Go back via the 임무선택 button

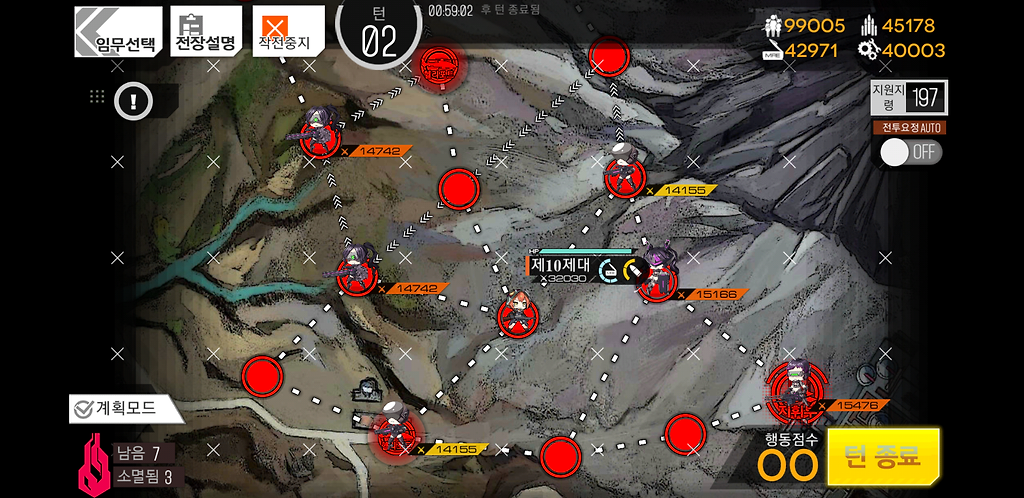tap(118, 32)
